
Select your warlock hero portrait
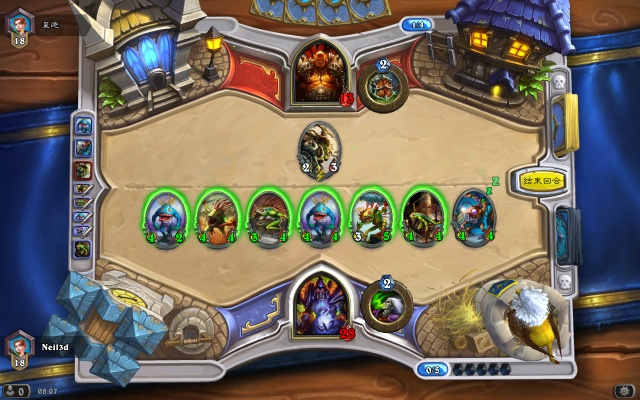tap(318, 303)
